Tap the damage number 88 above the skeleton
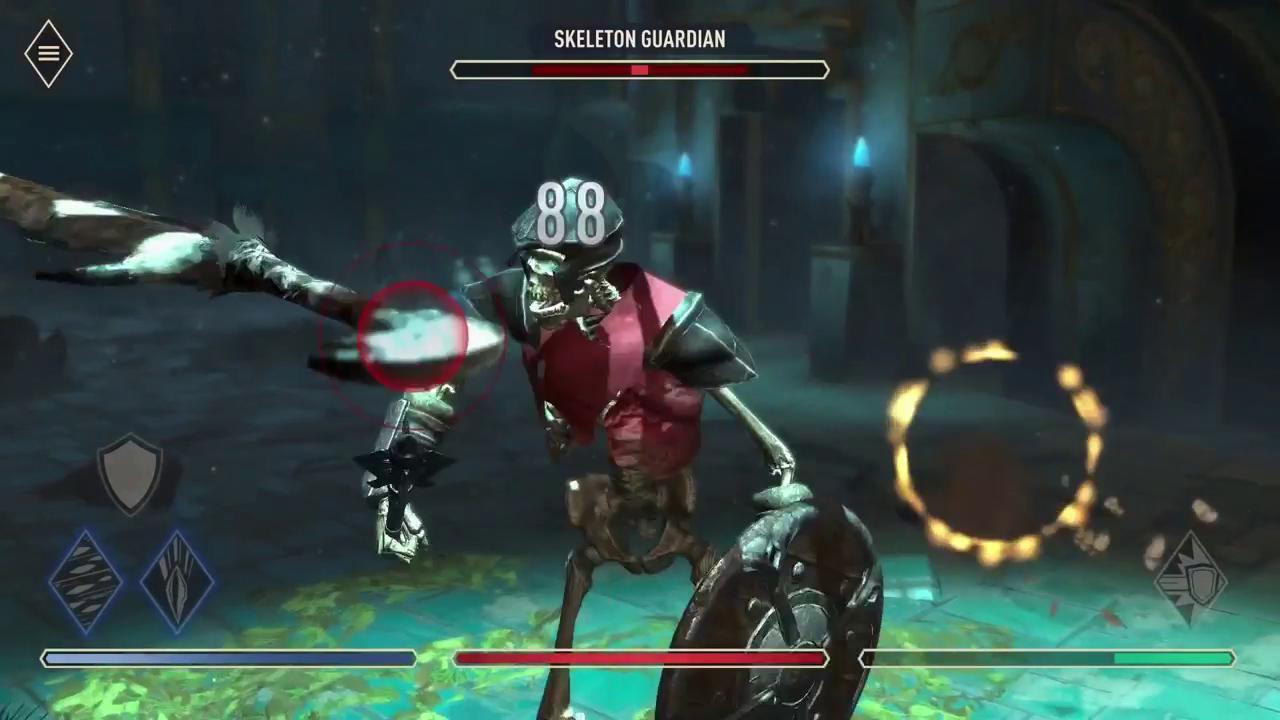This screenshot has height=720, width=1280. pyautogui.click(x=570, y=213)
